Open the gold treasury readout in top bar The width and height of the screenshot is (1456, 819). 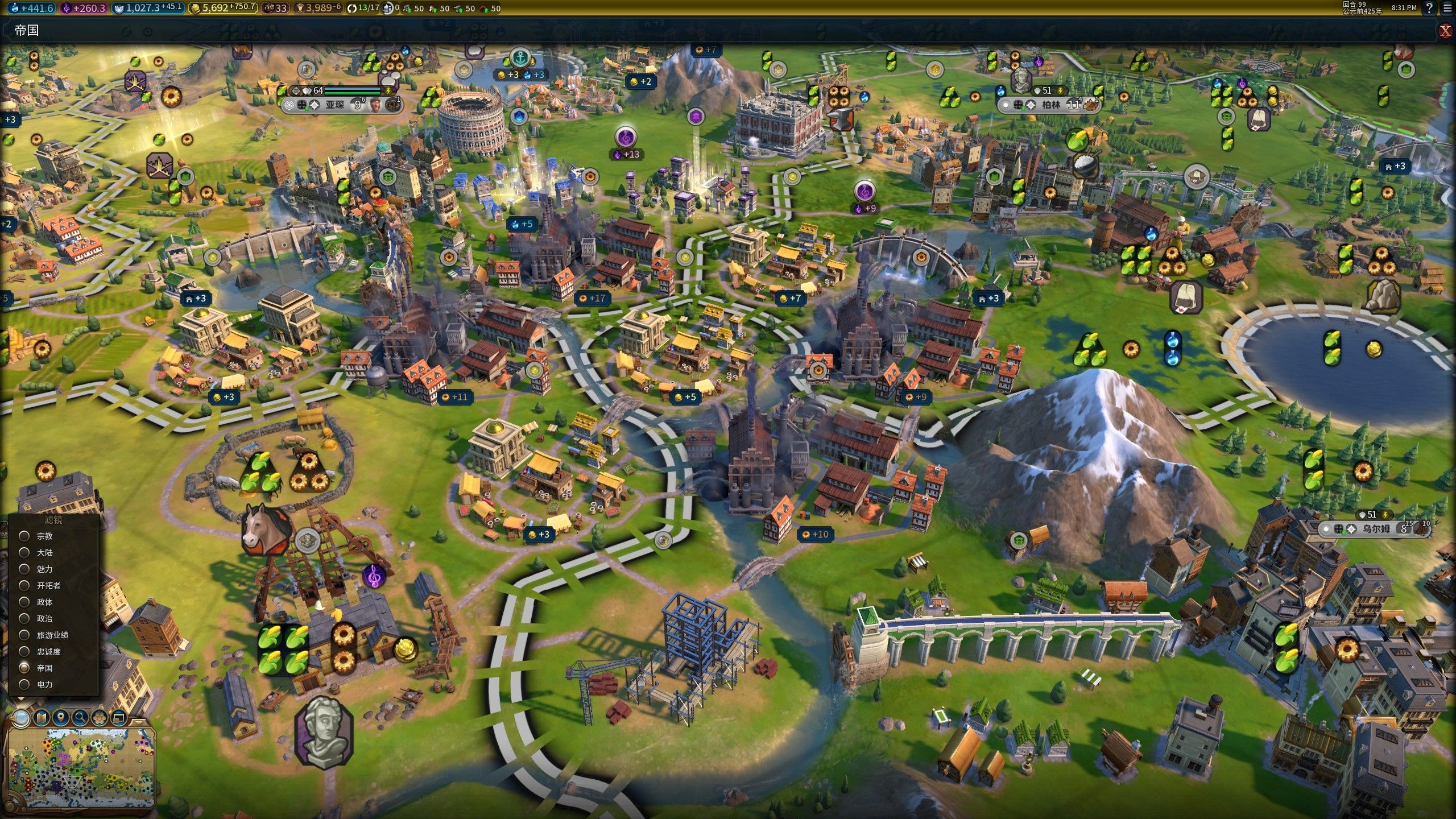[x=223, y=8]
